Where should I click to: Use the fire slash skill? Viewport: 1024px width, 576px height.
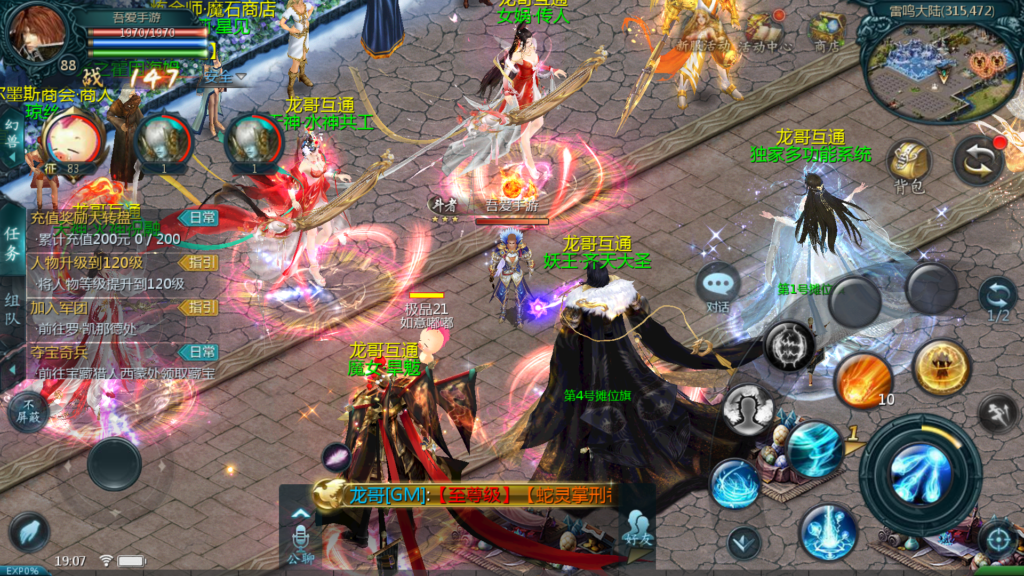point(863,380)
